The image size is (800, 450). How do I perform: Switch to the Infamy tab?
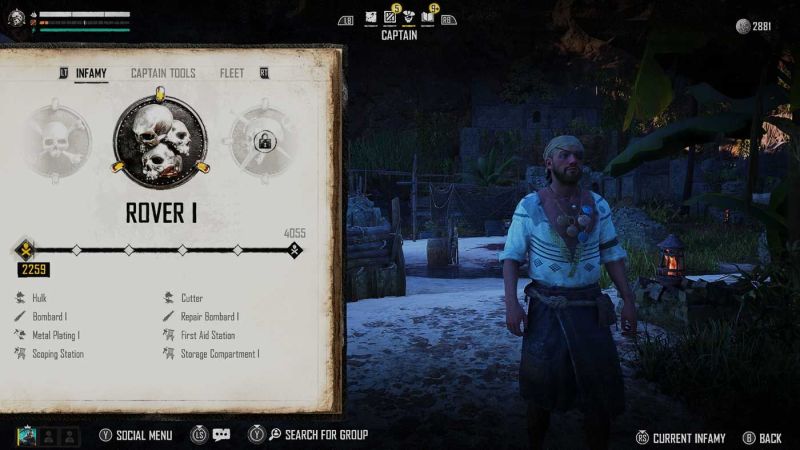91,74
